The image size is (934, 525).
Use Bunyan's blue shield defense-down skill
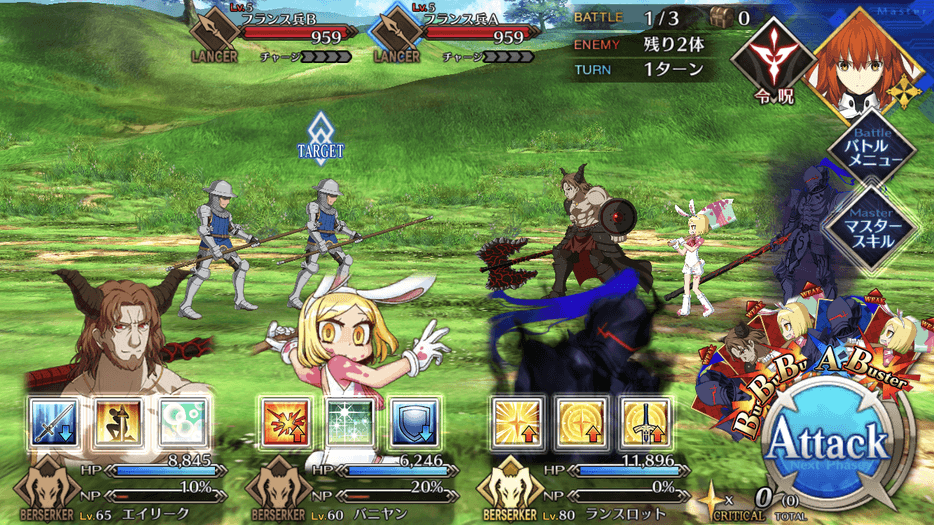pyautogui.click(x=413, y=423)
